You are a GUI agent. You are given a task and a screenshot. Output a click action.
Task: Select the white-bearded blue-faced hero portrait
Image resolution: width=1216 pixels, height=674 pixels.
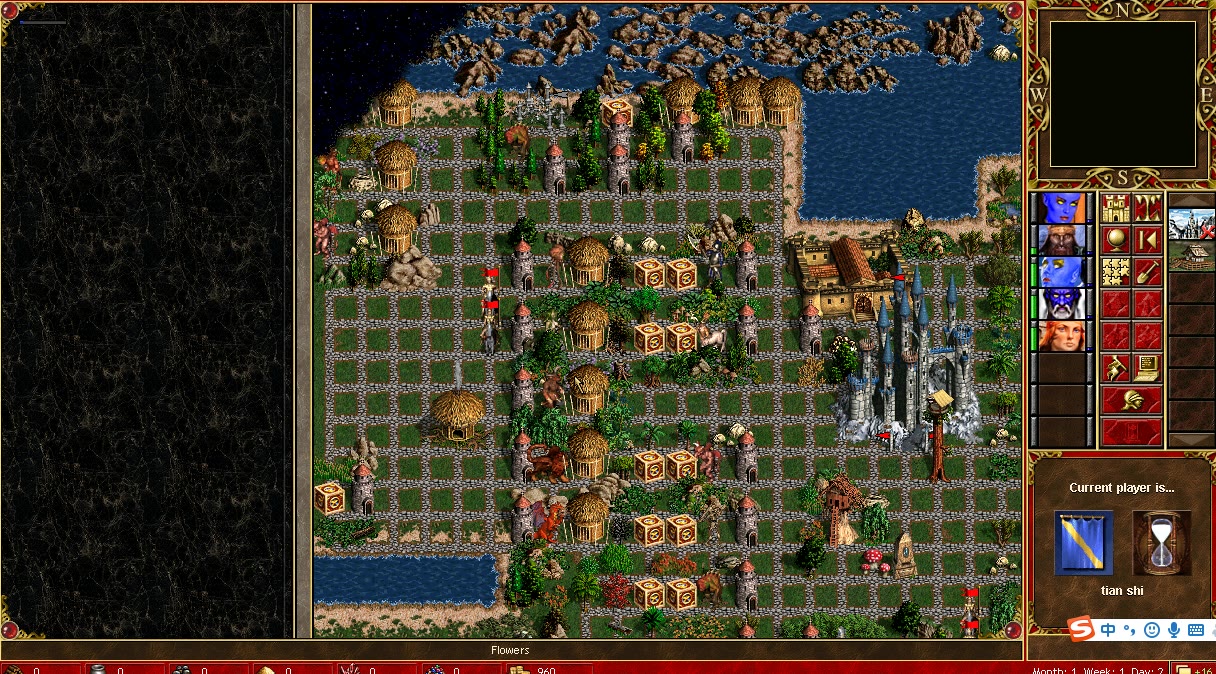coord(1062,303)
